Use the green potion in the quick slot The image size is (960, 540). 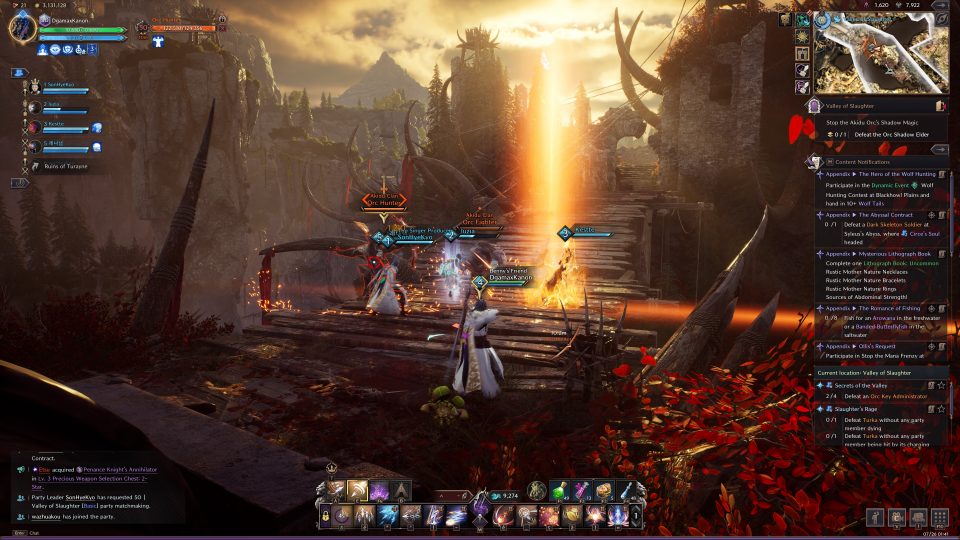559,490
